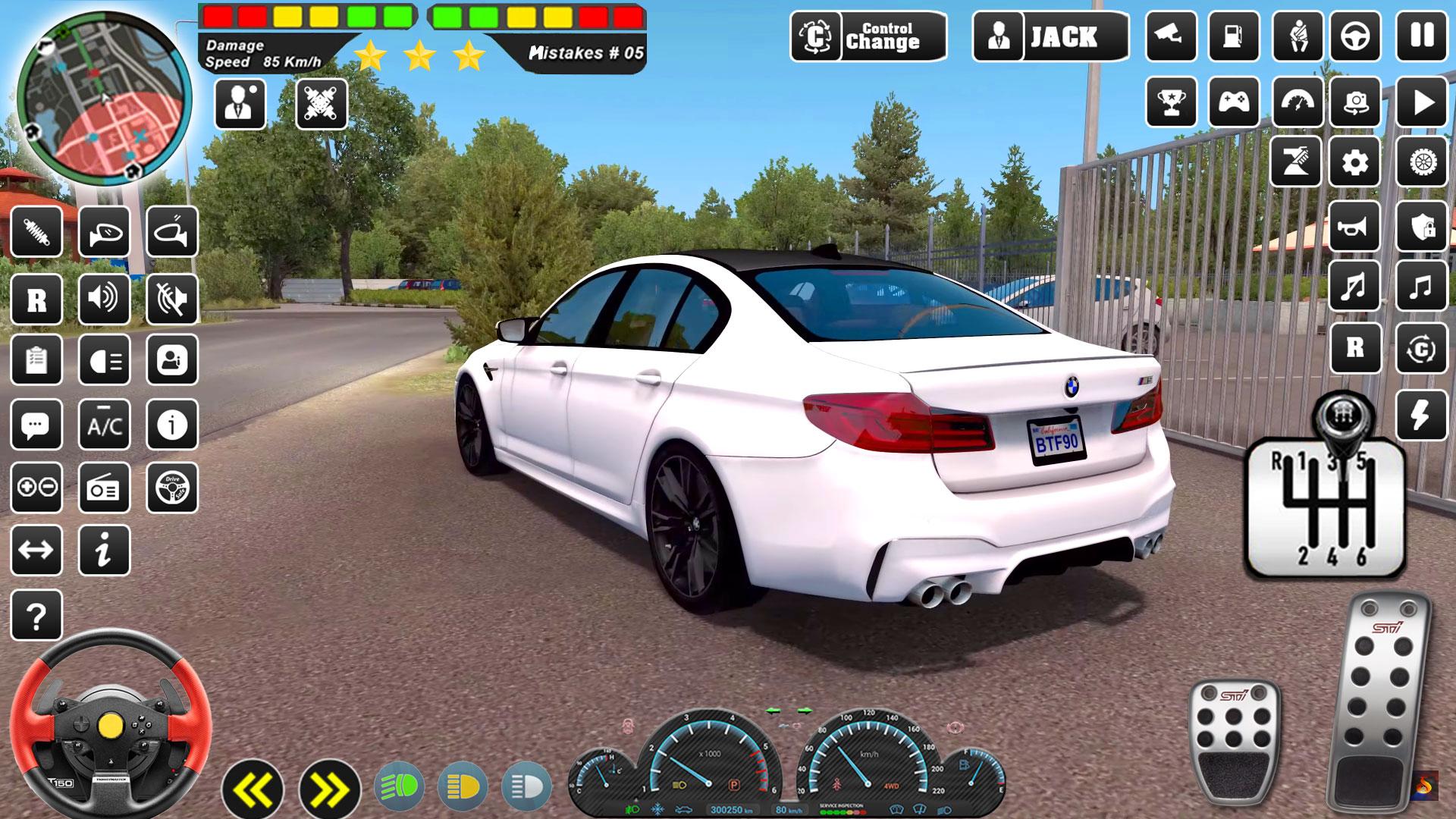Toggle the green headlight beam button
The height and width of the screenshot is (819, 1456).
(x=400, y=786)
